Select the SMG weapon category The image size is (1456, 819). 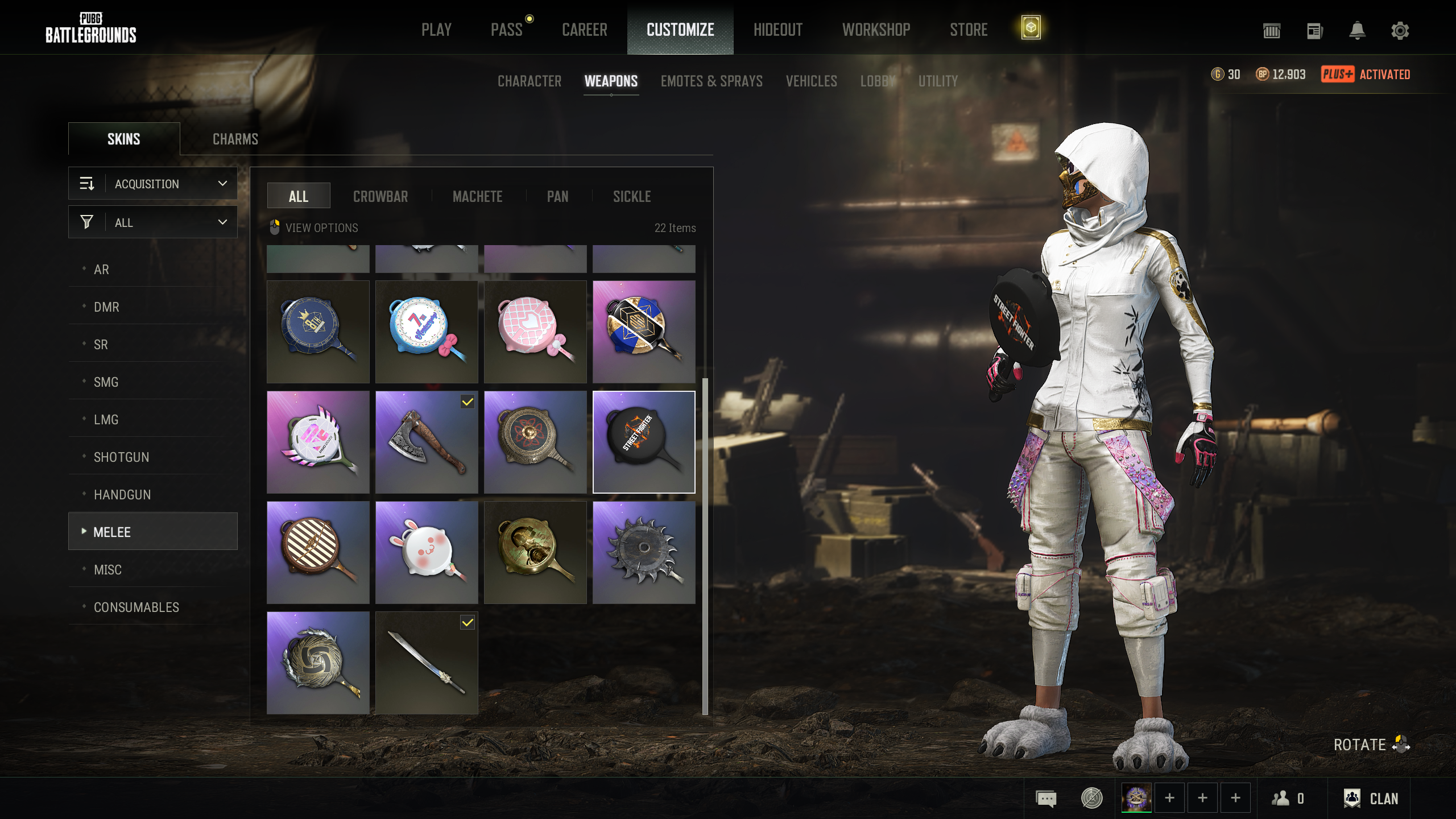tap(106, 382)
